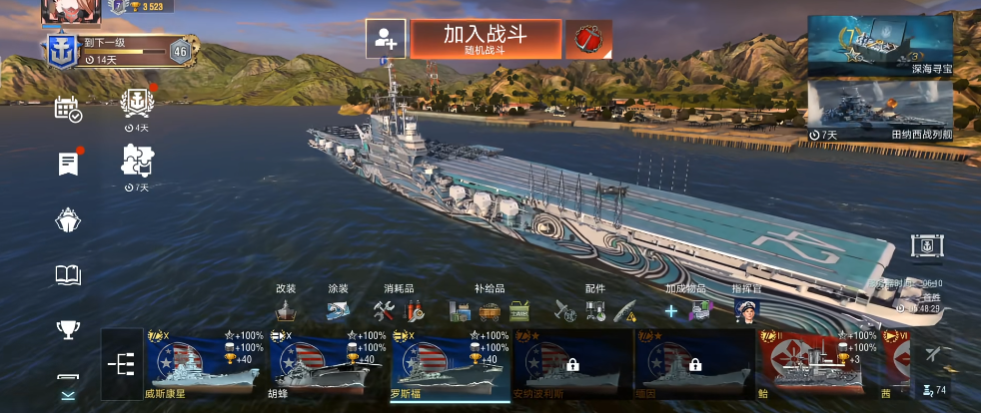Open the 深海寻宝 event banner
The width and height of the screenshot is (981, 413).
pyautogui.click(x=880, y=46)
